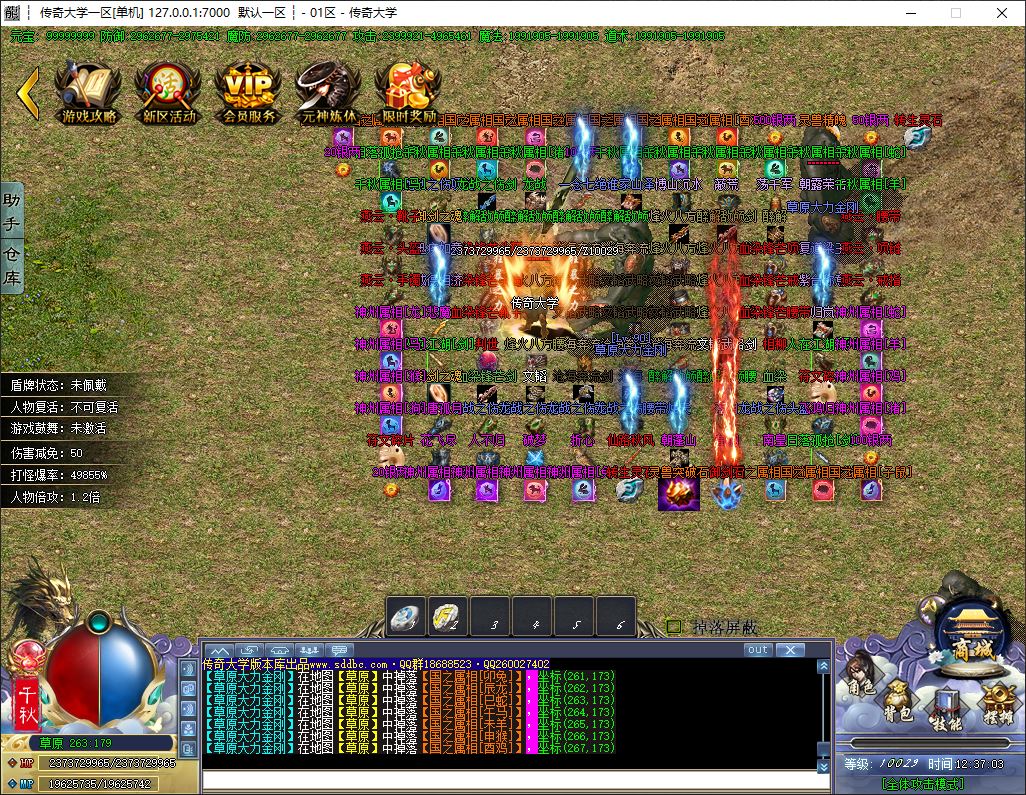The image size is (1026, 795).
Task: Open the 游戏攻略 game guide icon
Action: (88, 92)
